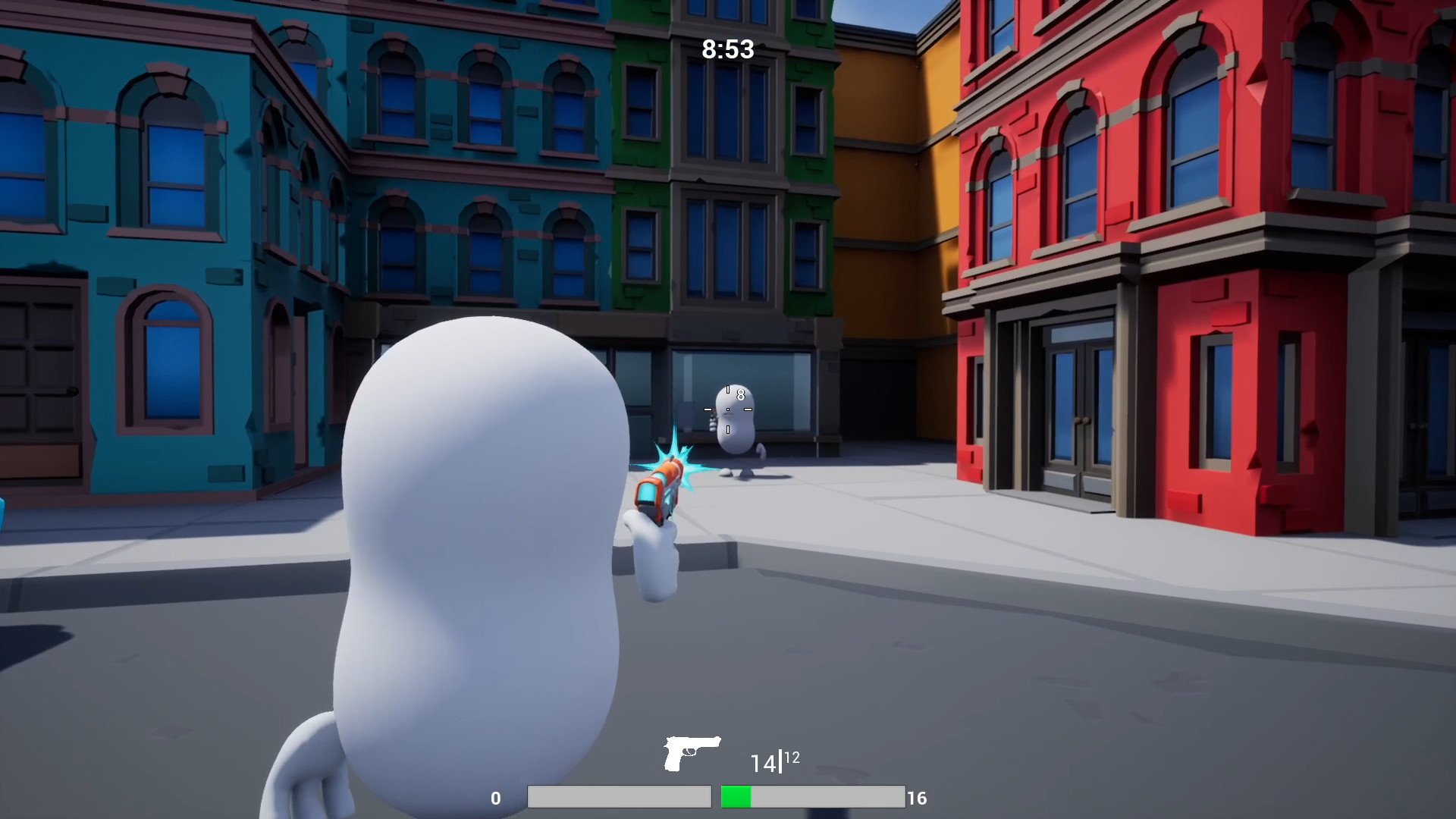Click the score label showing 0

coord(496,798)
